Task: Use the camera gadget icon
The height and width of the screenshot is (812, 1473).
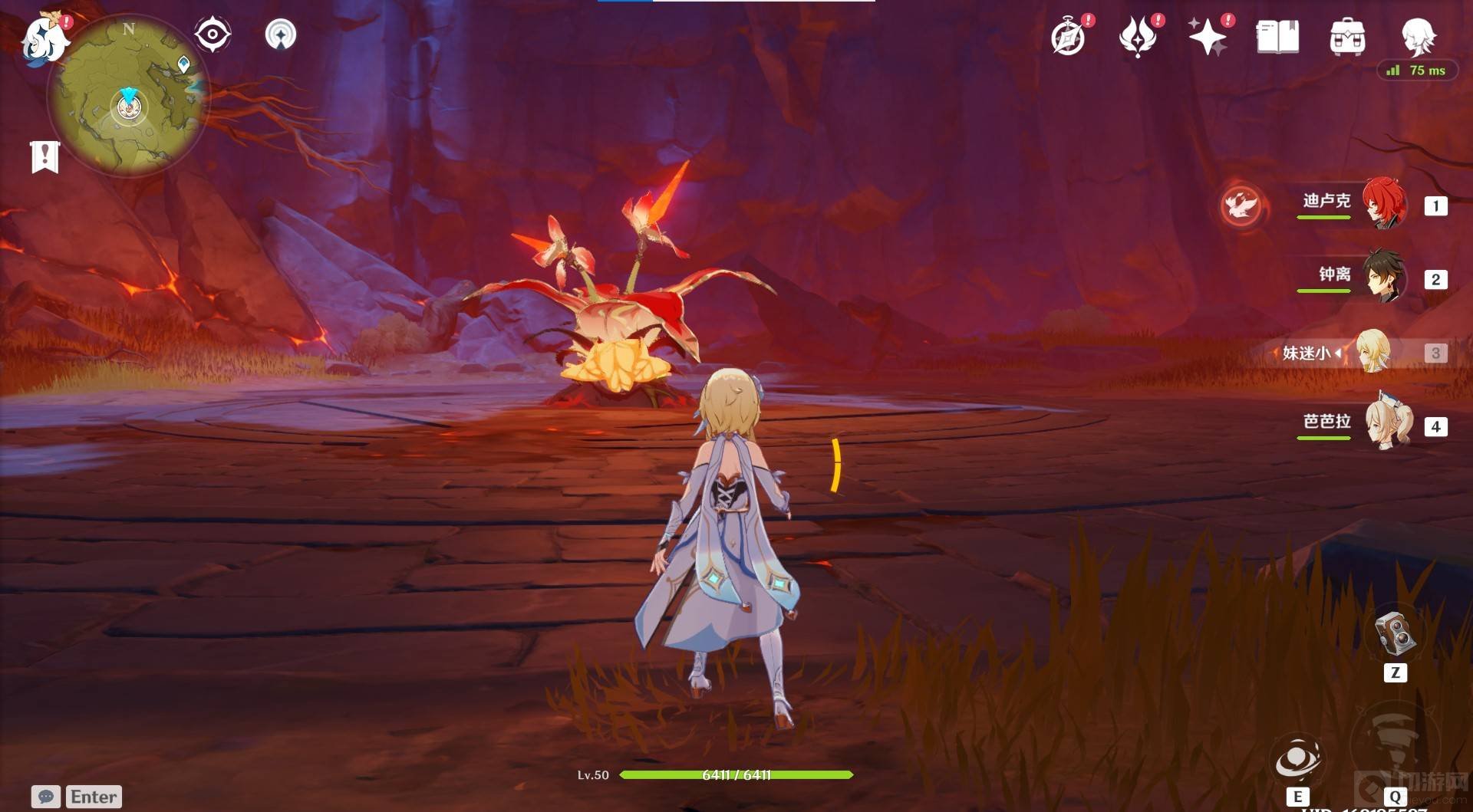Action: (1395, 633)
